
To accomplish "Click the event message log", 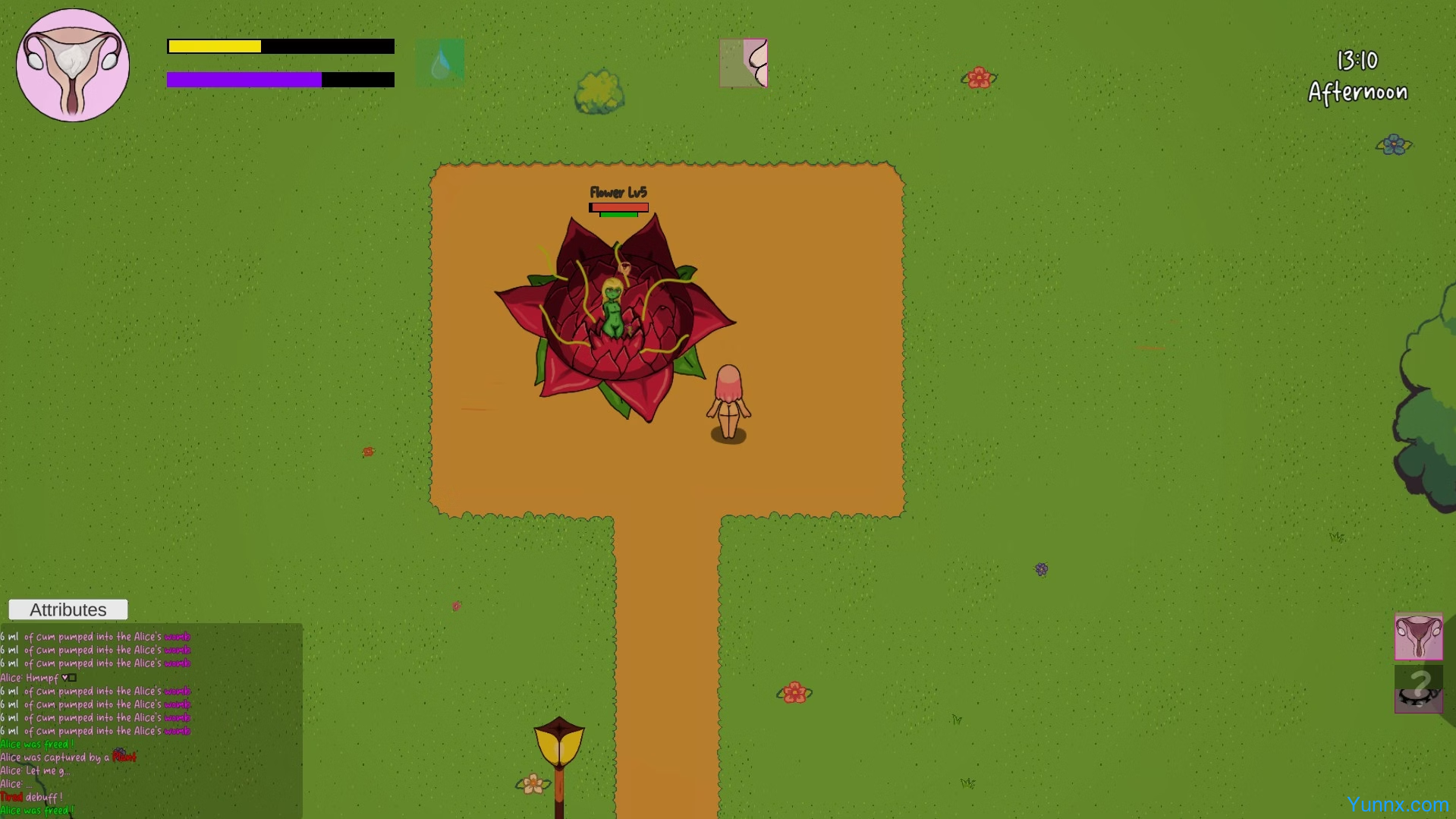I will [x=151, y=721].
